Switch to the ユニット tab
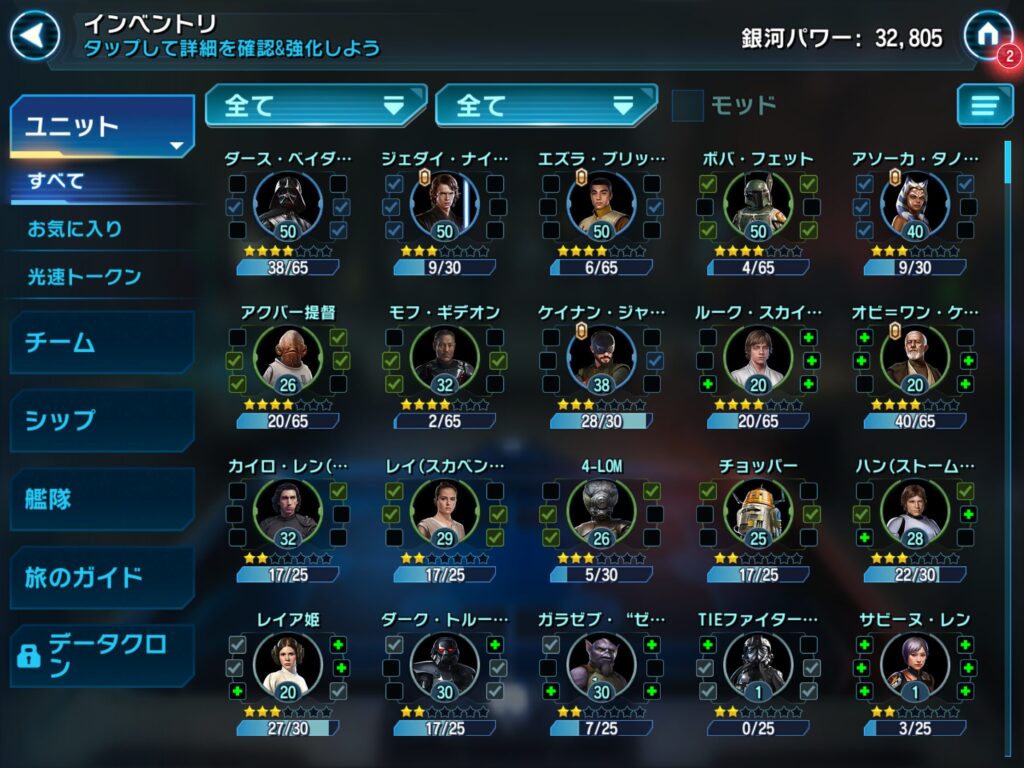1024x768 pixels. pos(101,127)
